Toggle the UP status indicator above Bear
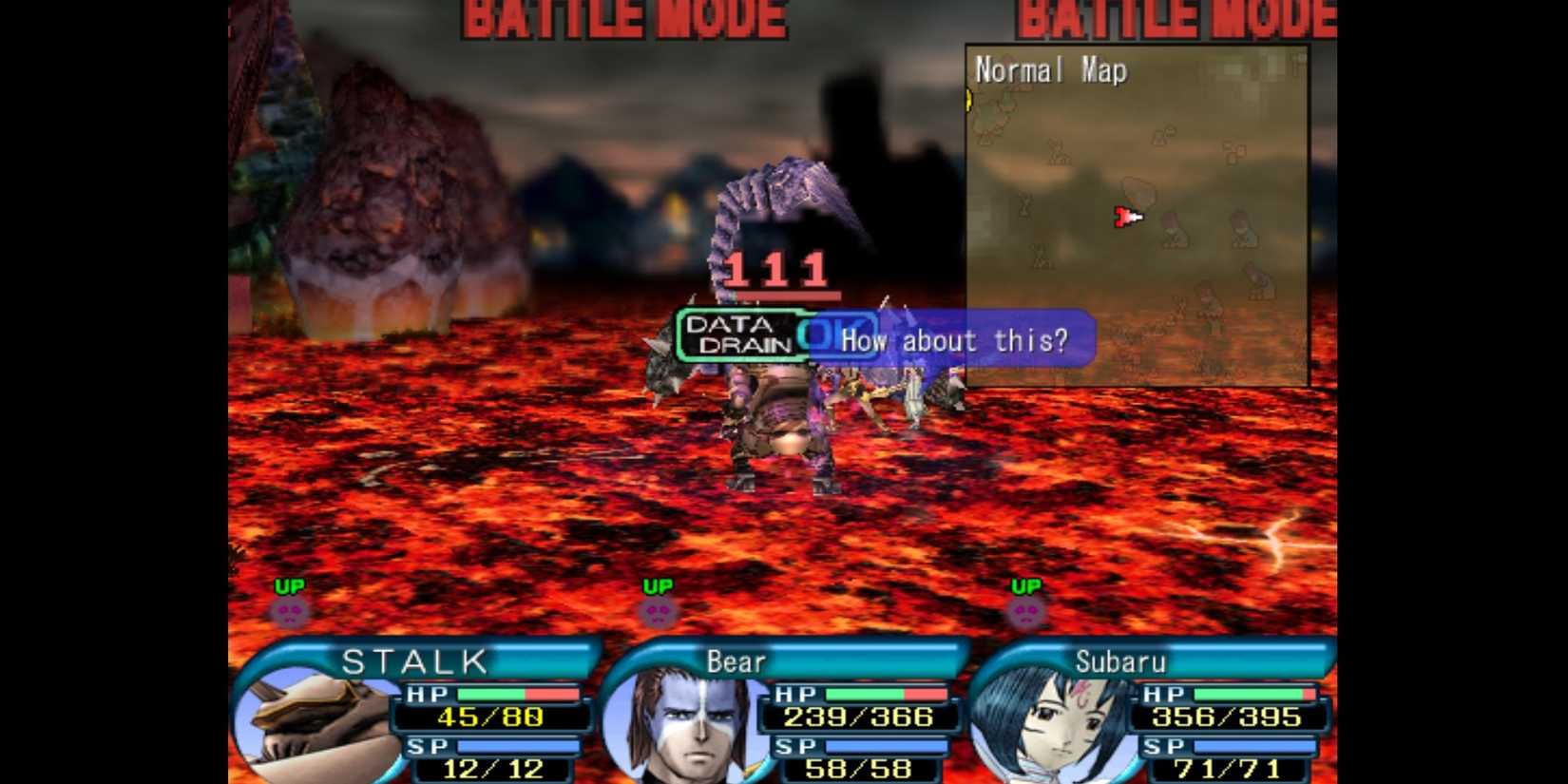 point(660,585)
